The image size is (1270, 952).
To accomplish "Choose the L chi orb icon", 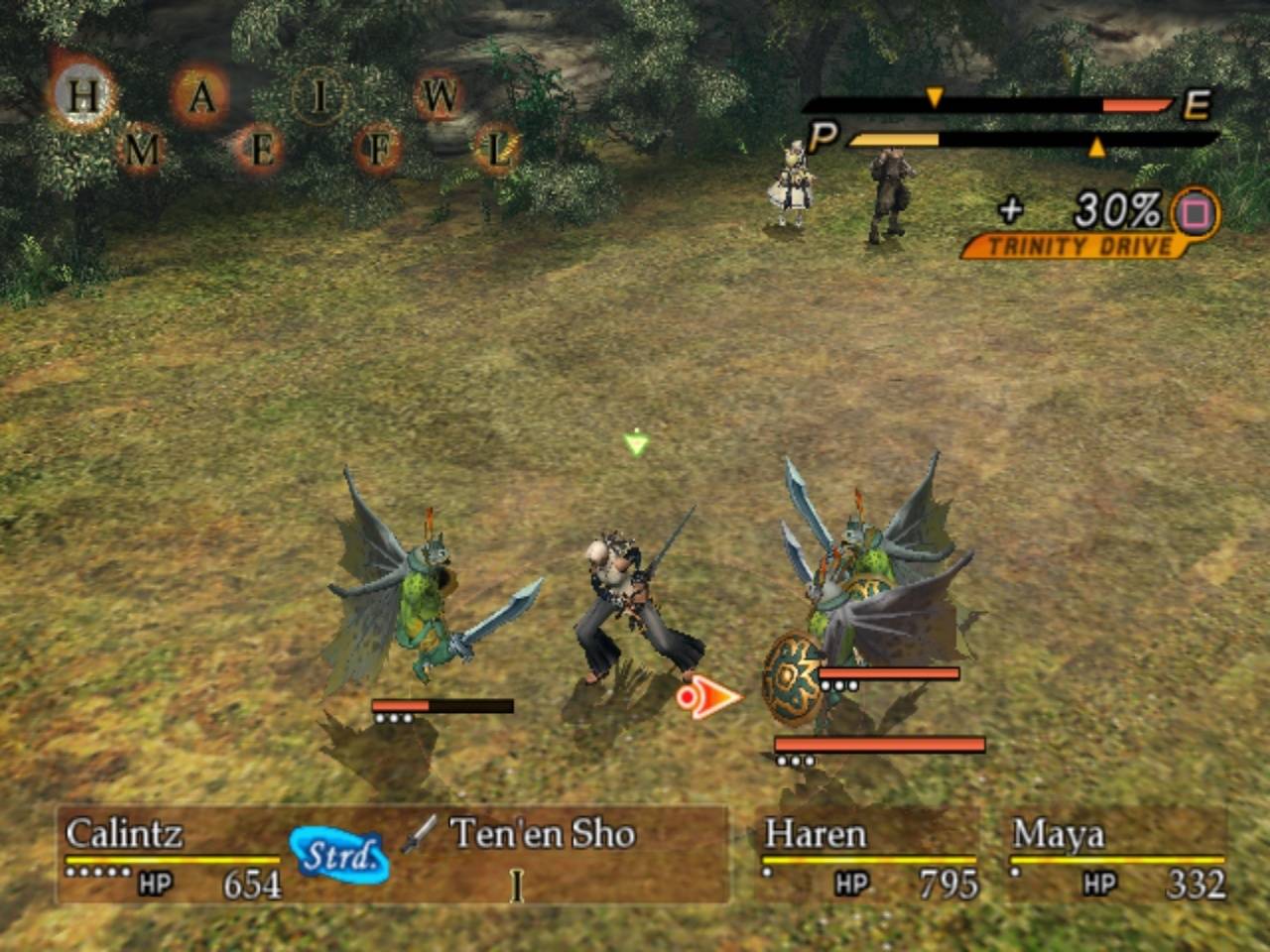I will 496,151.
